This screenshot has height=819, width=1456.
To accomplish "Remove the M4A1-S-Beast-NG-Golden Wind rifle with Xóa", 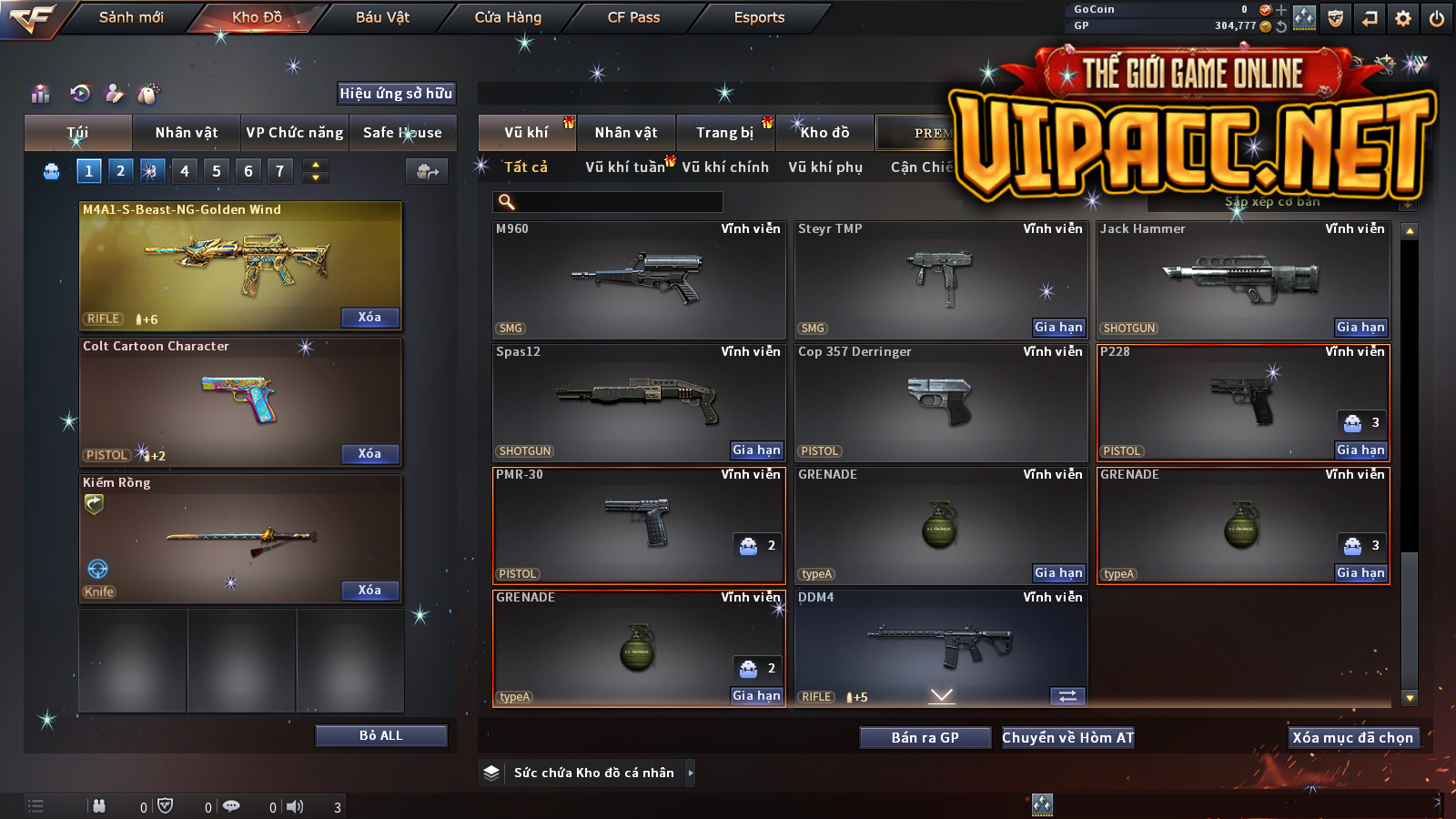I will click(369, 318).
